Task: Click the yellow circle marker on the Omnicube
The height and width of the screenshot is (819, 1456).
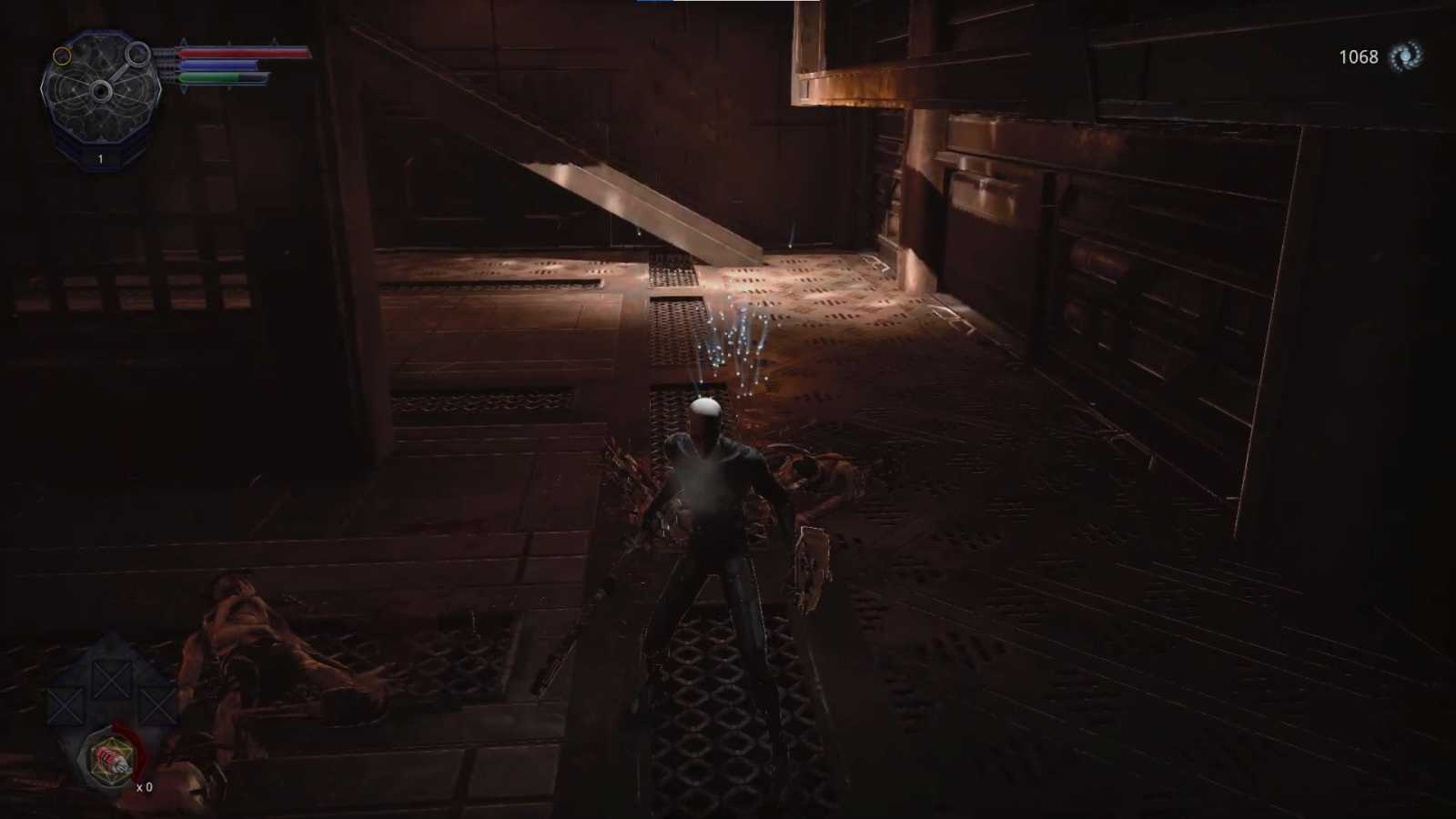Action: coord(62,56)
